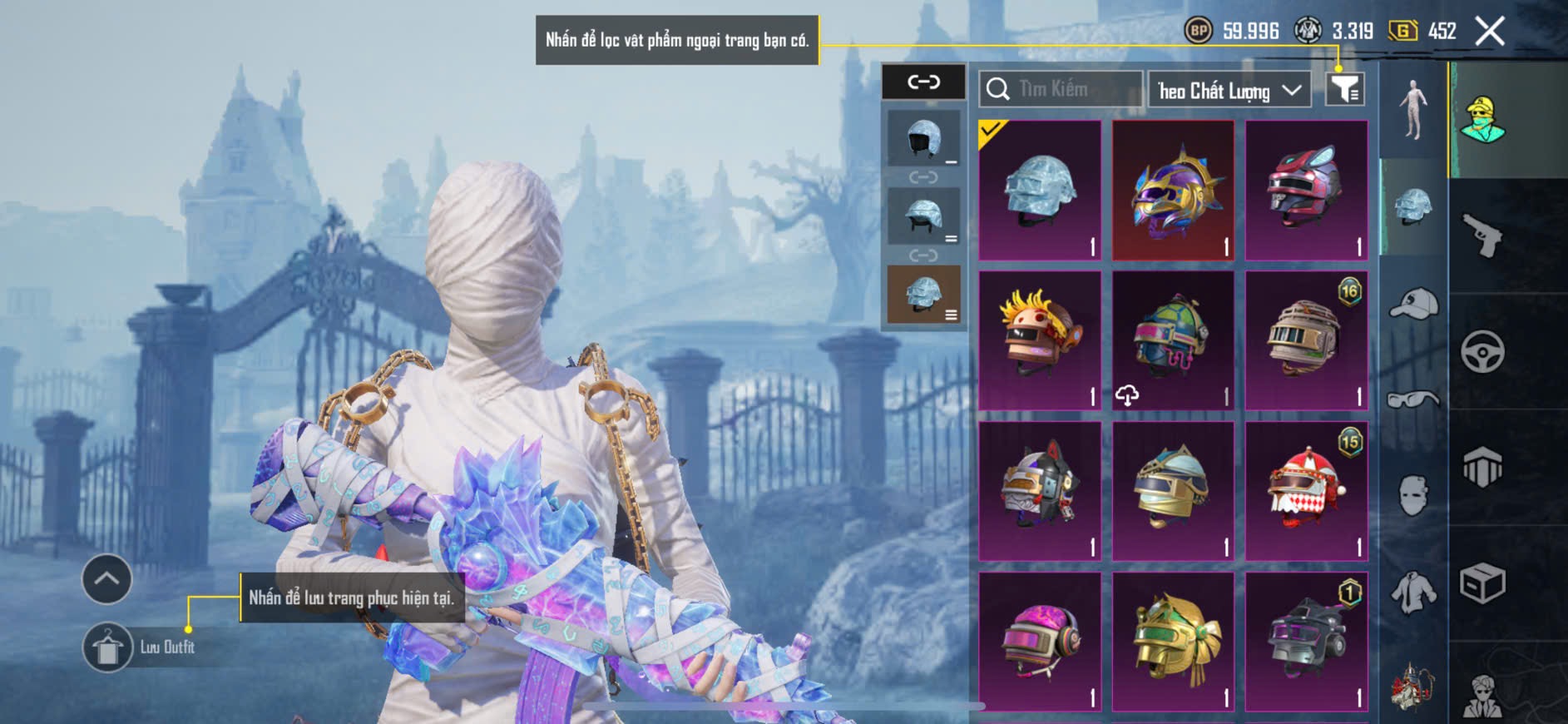The image size is (1568, 724).
Task: Select the full body figure sub-tab
Action: tap(1413, 110)
